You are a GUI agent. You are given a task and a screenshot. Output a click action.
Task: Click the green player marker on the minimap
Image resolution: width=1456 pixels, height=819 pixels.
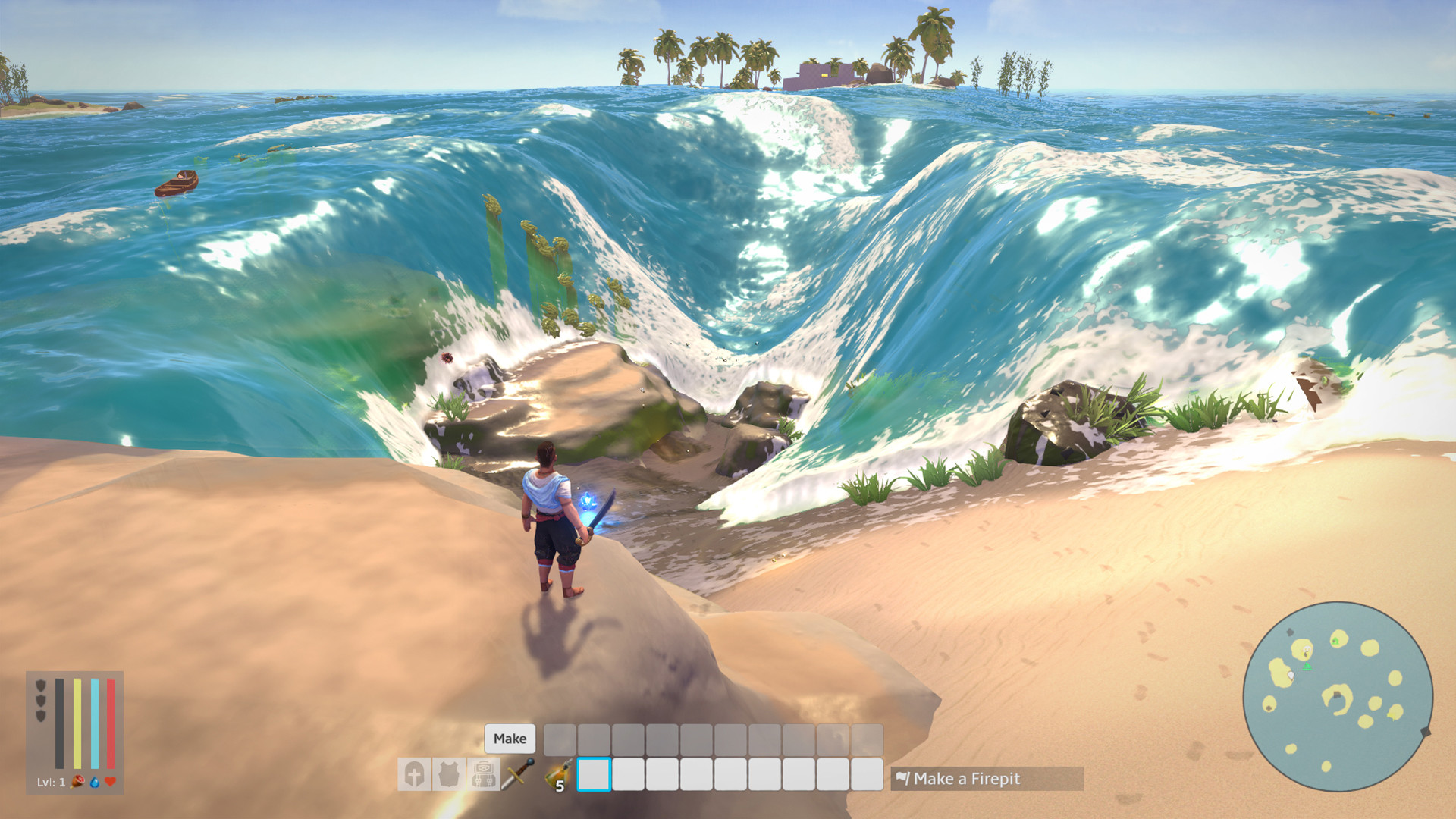click(x=1307, y=667)
